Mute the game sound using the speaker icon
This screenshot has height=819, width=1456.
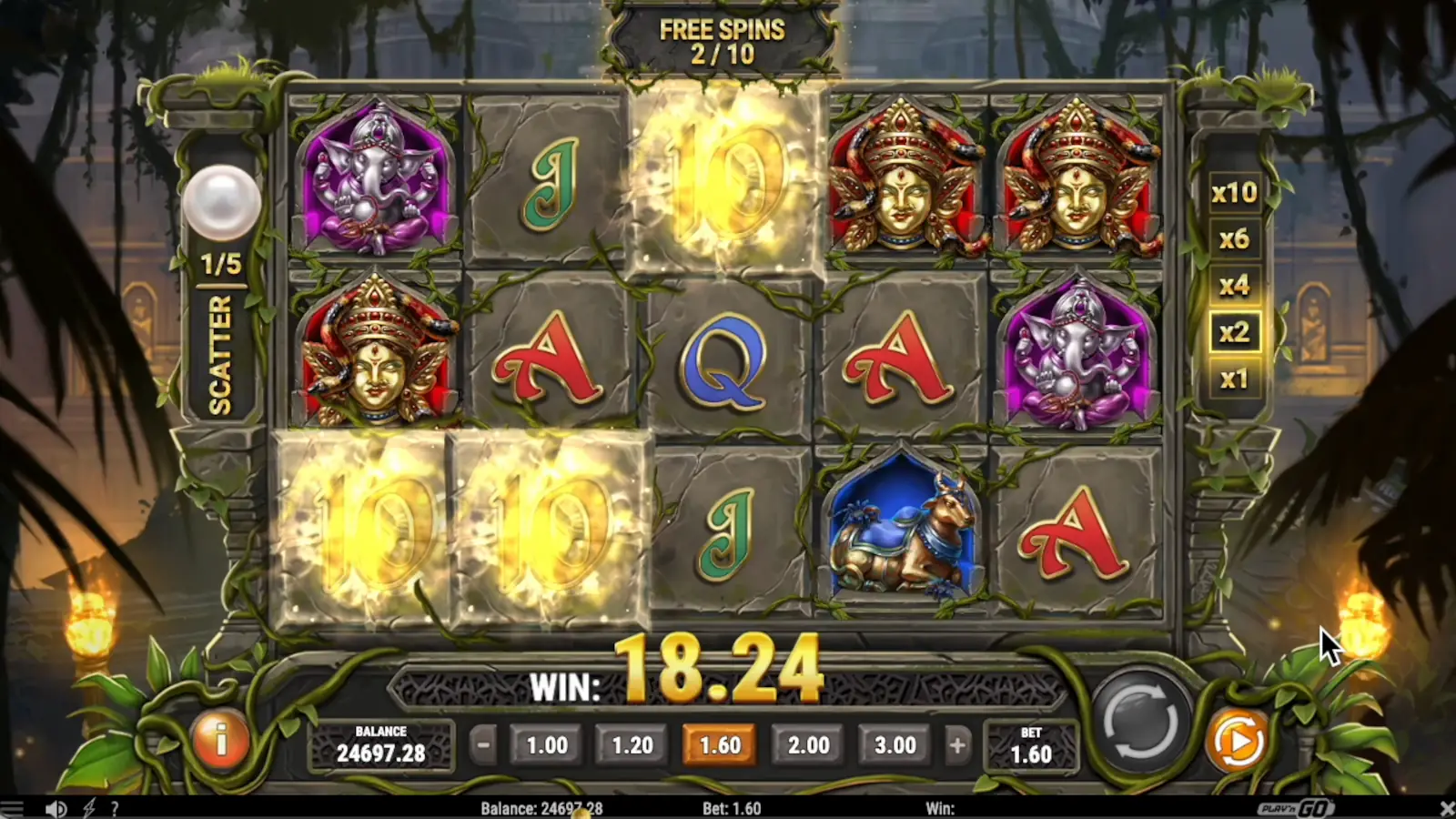coord(55,807)
